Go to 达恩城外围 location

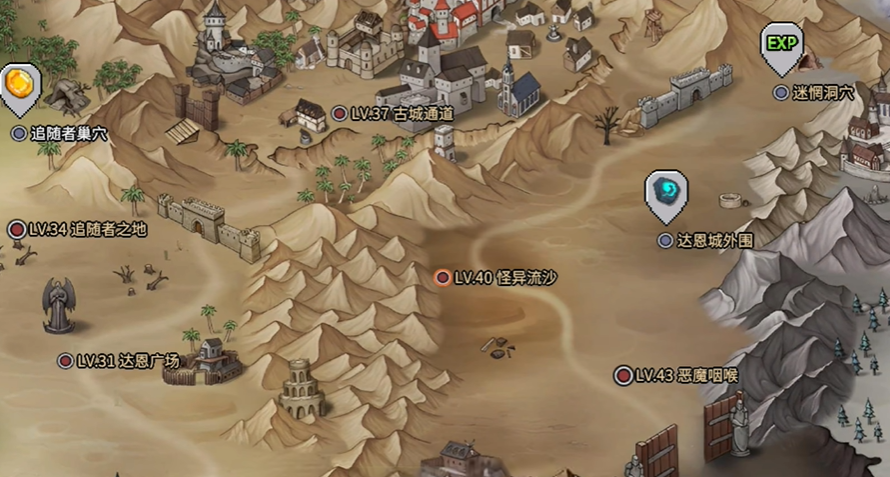pyautogui.click(x=666, y=240)
